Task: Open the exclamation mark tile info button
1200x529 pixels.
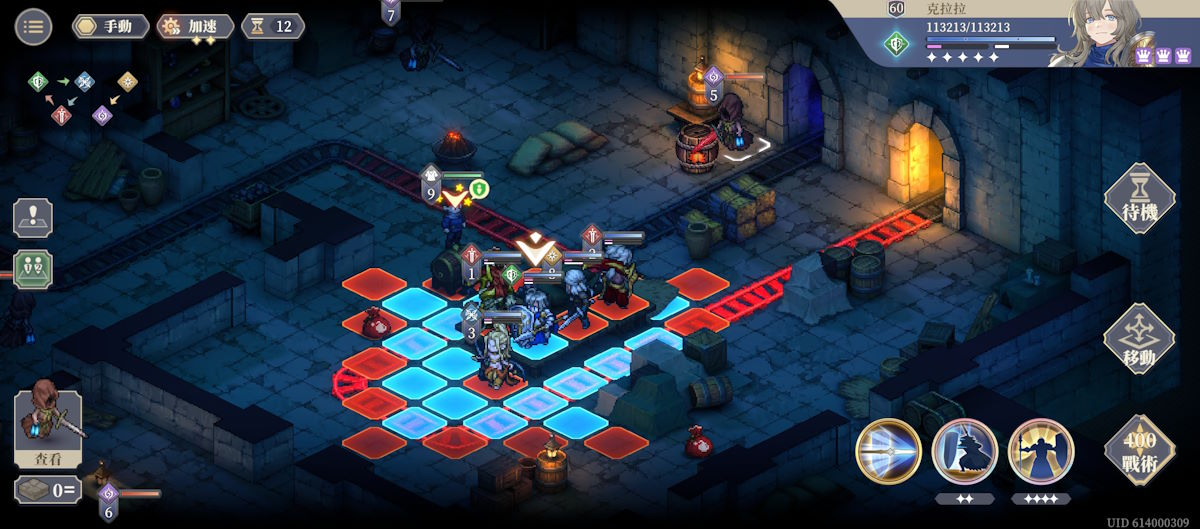Action: [33, 218]
